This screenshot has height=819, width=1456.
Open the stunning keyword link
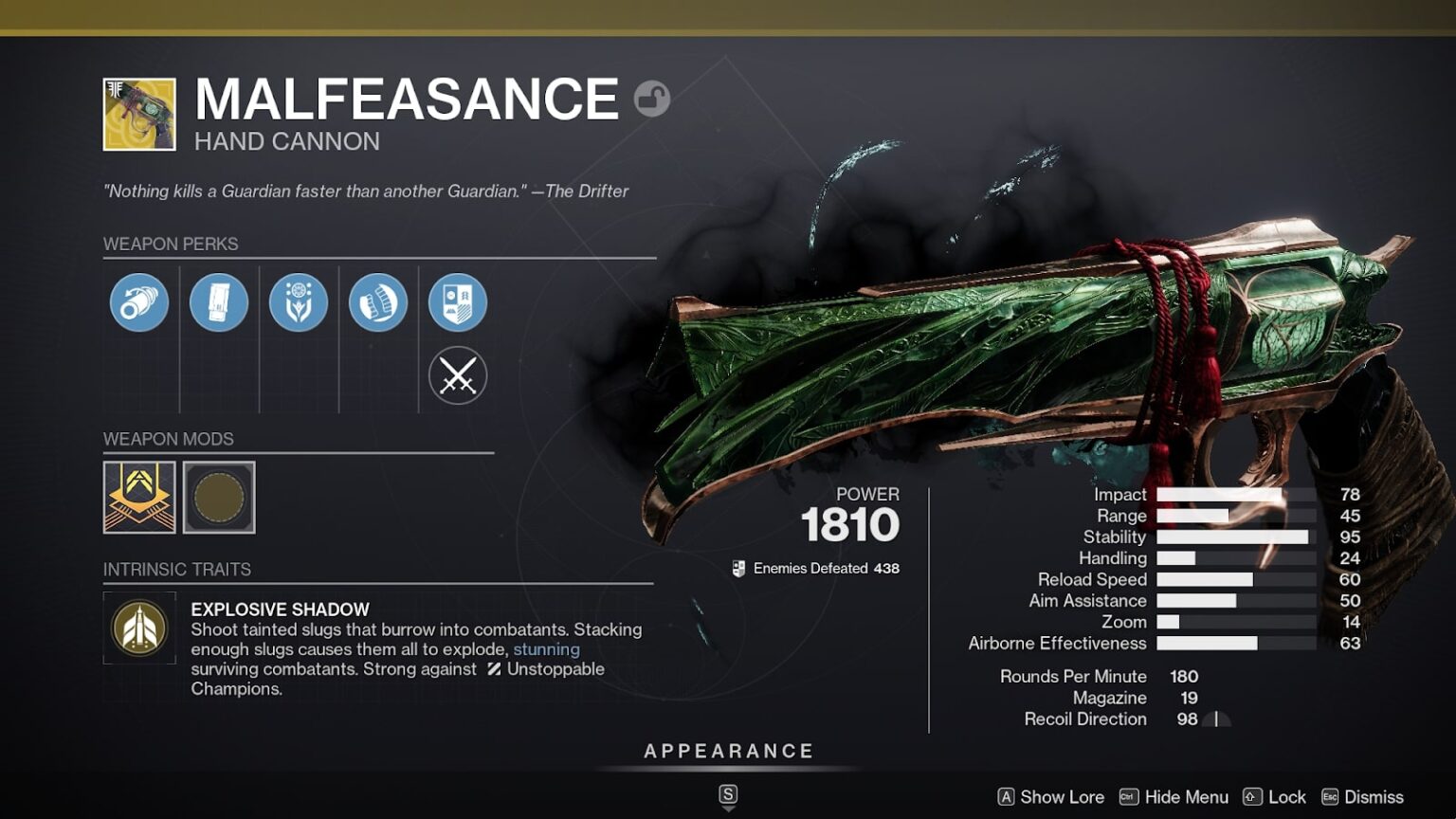coord(546,649)
